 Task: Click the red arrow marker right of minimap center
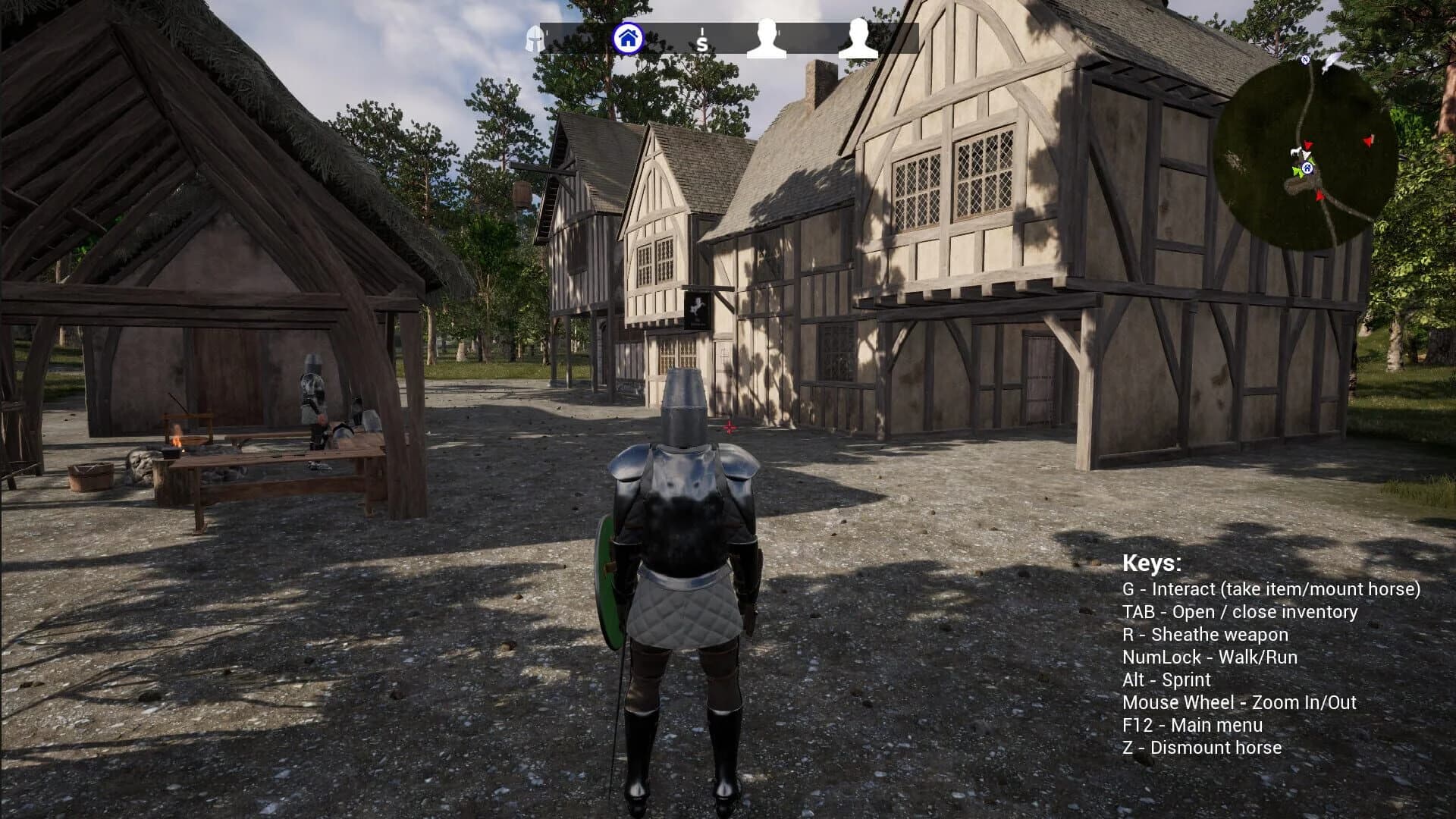point(1369,140)
